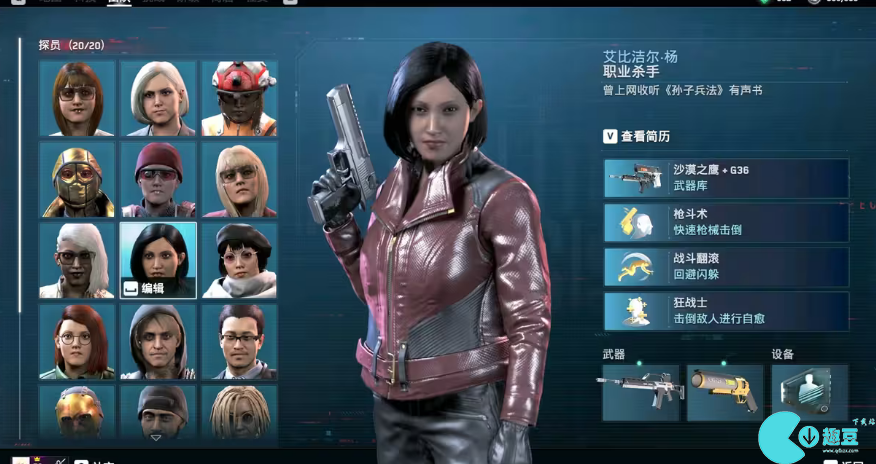This screenshot has width=876, height=464.
Task: Choose the 枪斗术 skill row
Action: [726, 223]
